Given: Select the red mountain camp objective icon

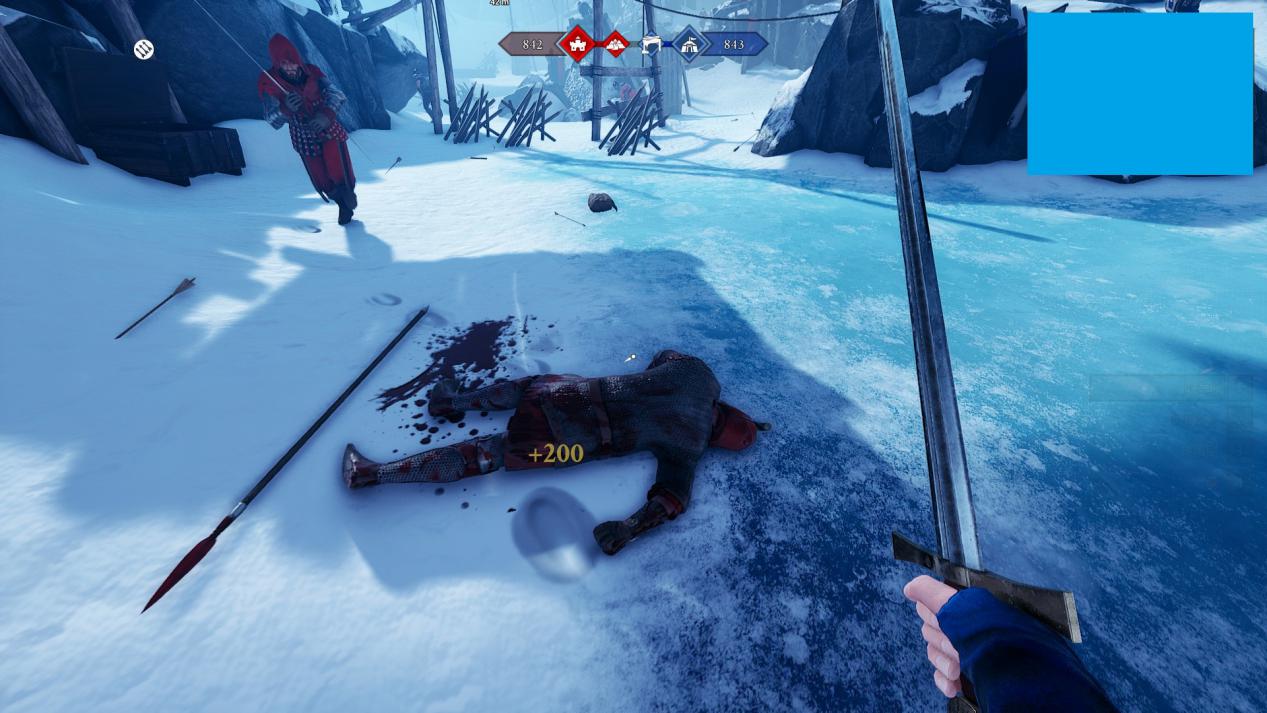Looking at the screenshot, I should tap(615, 44).
